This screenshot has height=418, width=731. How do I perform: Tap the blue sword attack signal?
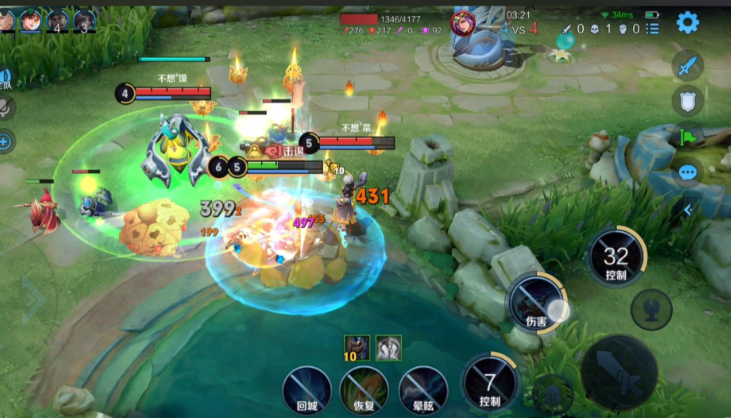pos(687,67)
